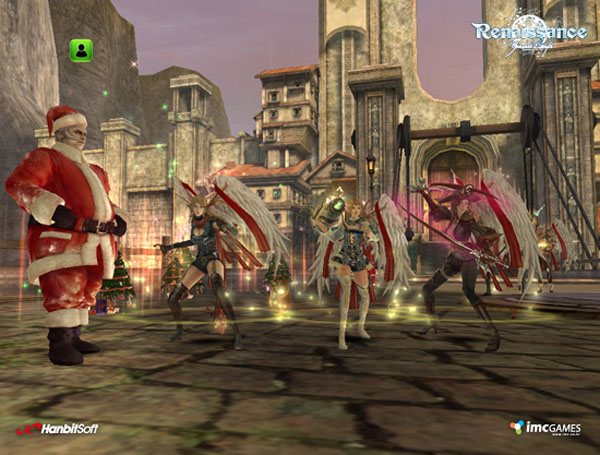Screen dimensions: 600x455
Task: Click the green person silhouette icon
Action: click(81, 49)
